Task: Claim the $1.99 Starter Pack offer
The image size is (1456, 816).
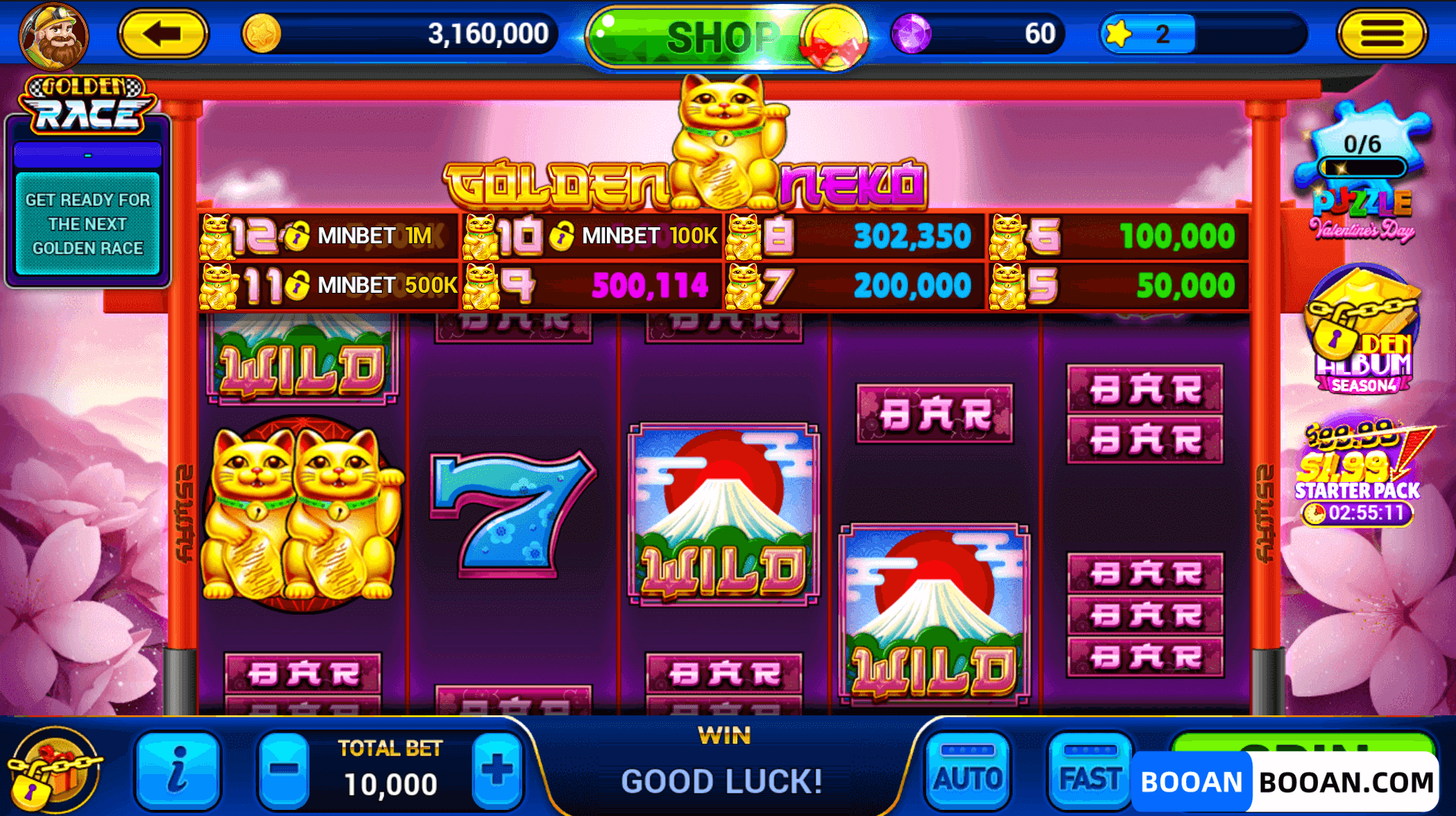Action: [x=1360, y=473]
